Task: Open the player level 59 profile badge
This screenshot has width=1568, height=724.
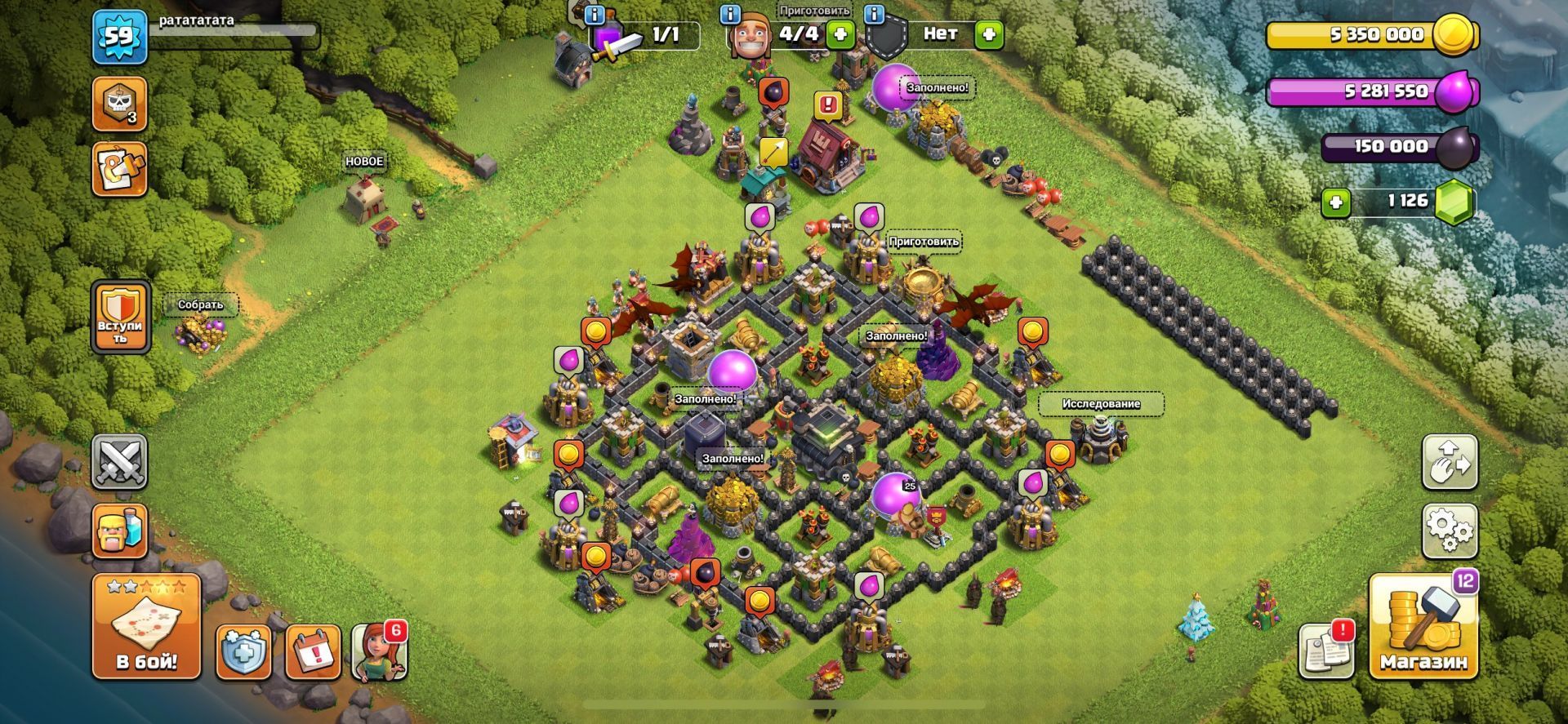Action: [119, 37]
